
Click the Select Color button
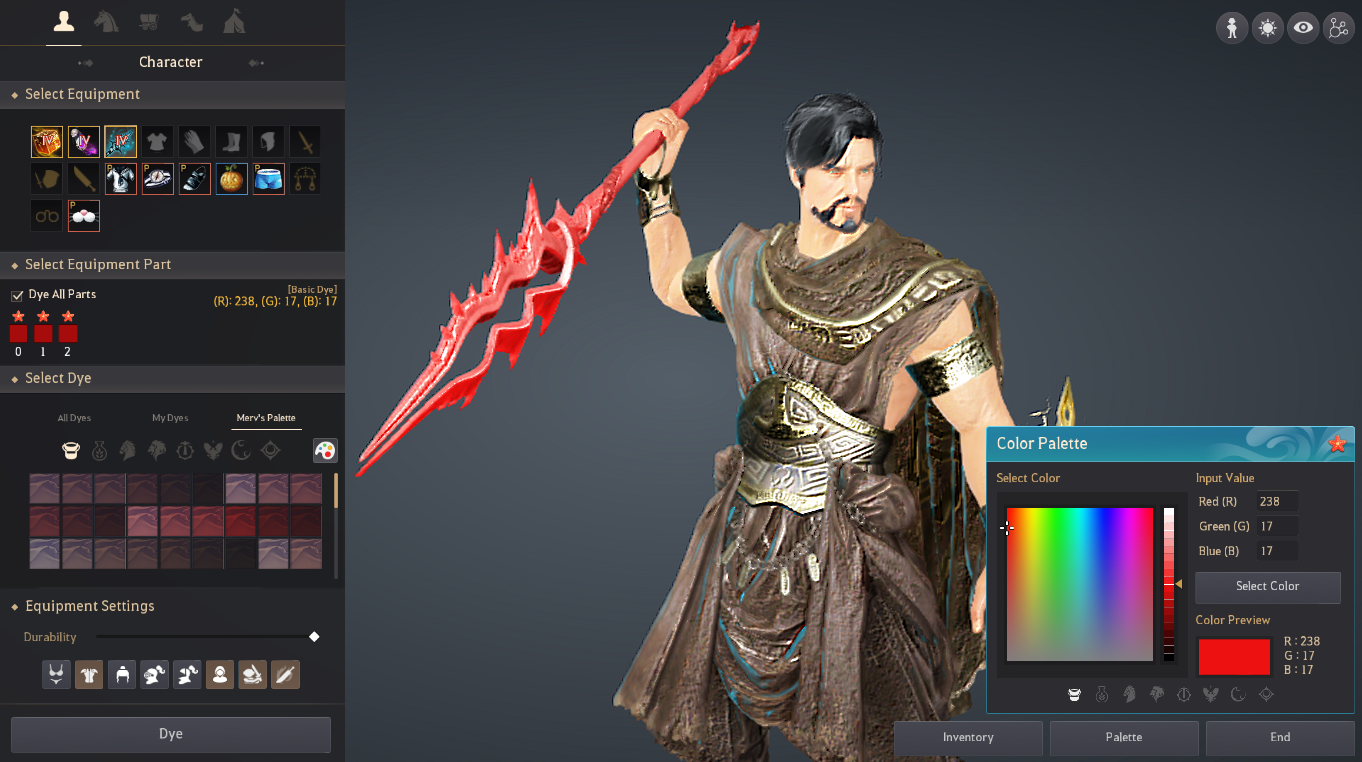(1267, 587)
